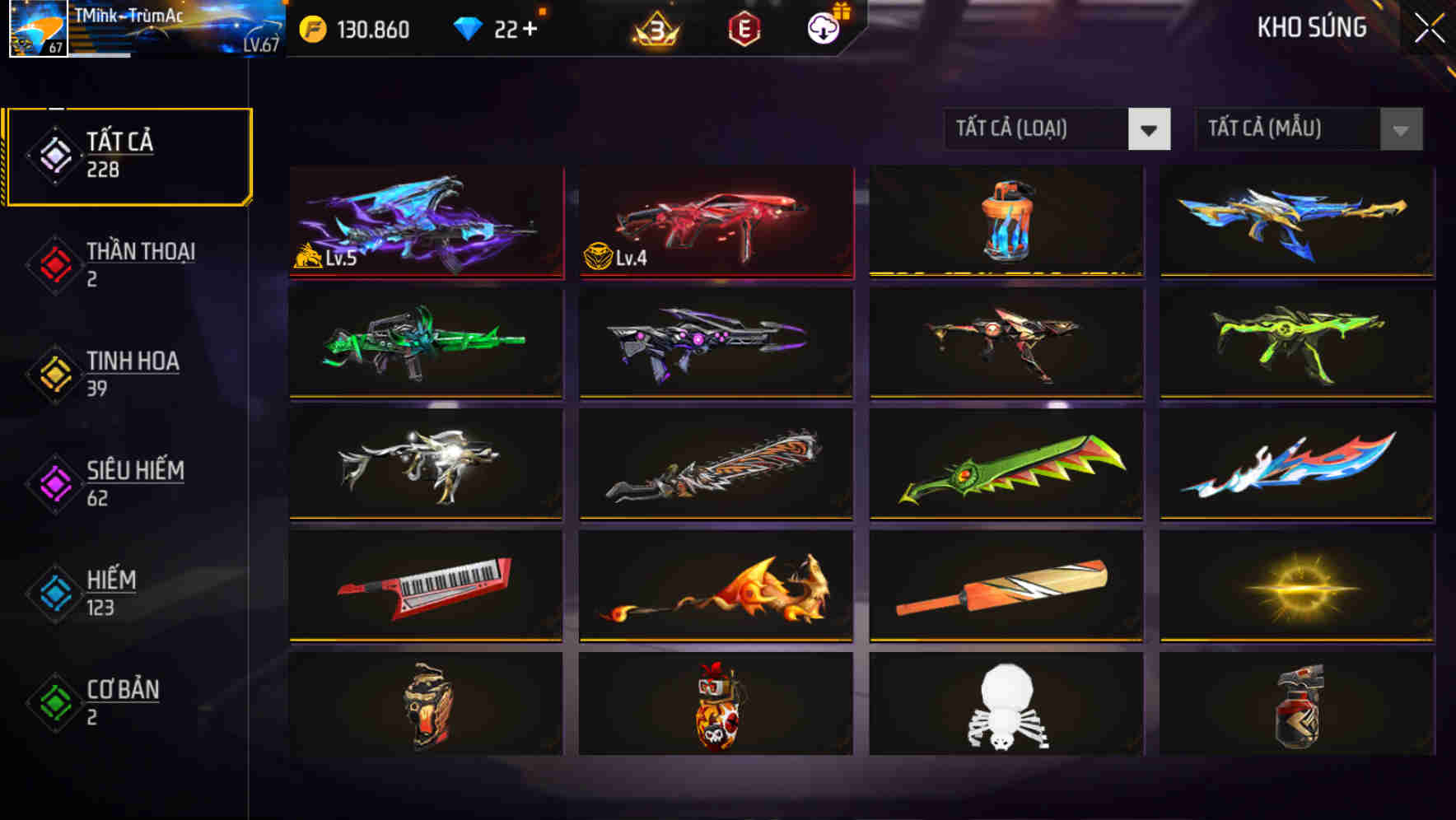Switch to the HIẾM category tab

point(112,593)
